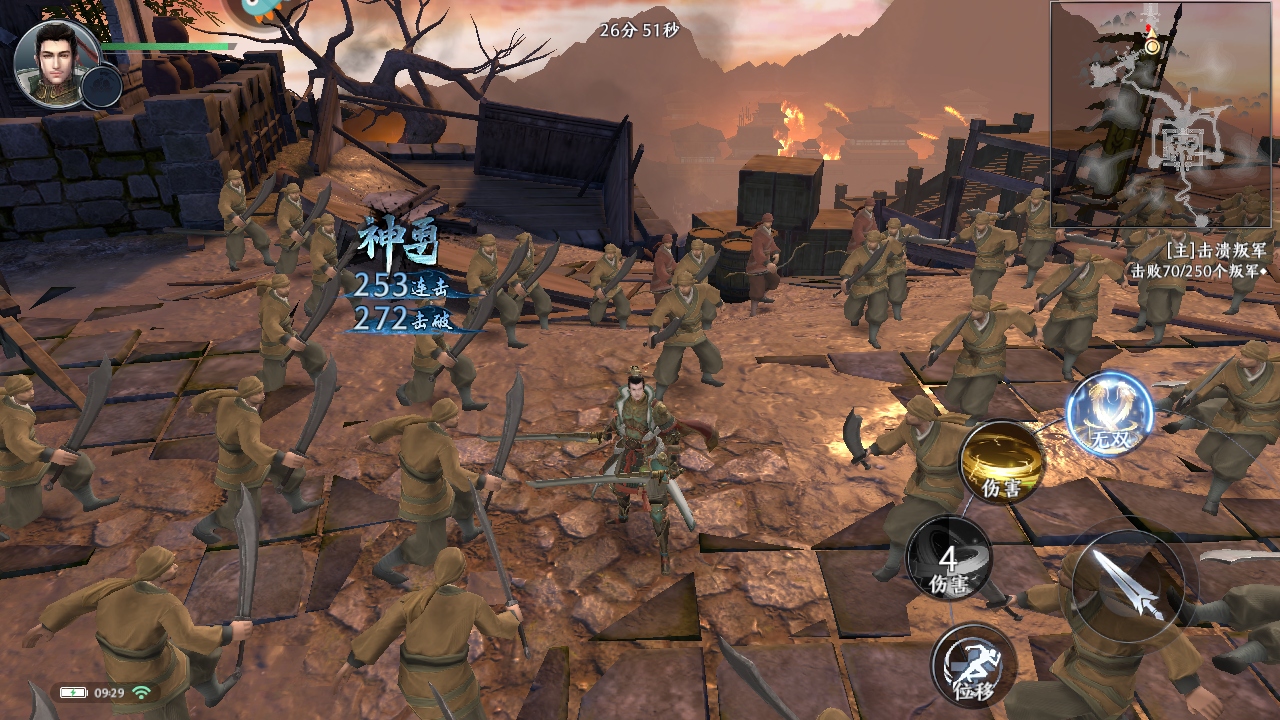Use the golden 伤害 skill

(x=1002, y=462)
